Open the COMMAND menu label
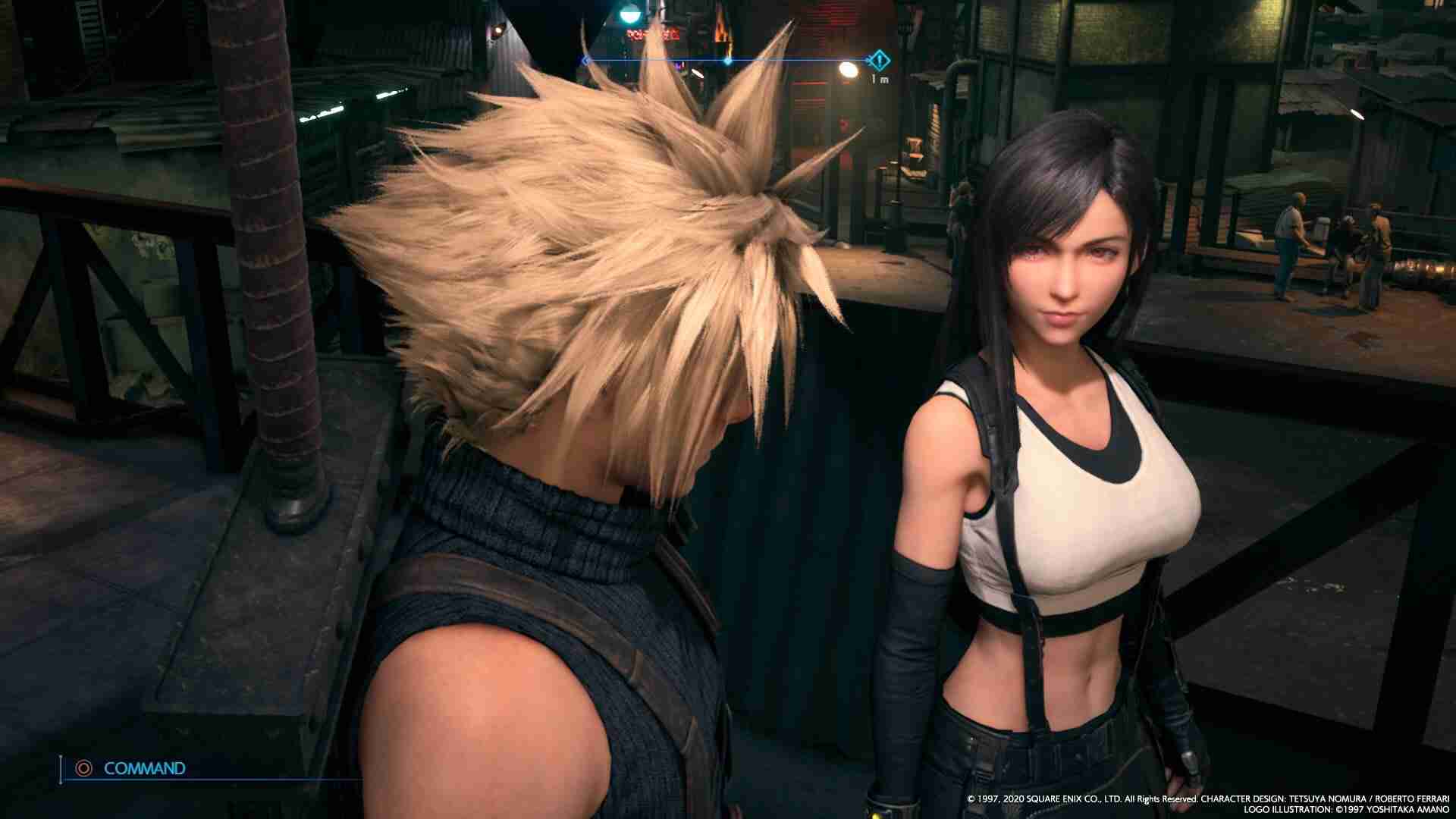This screenshot has height=819, width=1456. [144, 768]
